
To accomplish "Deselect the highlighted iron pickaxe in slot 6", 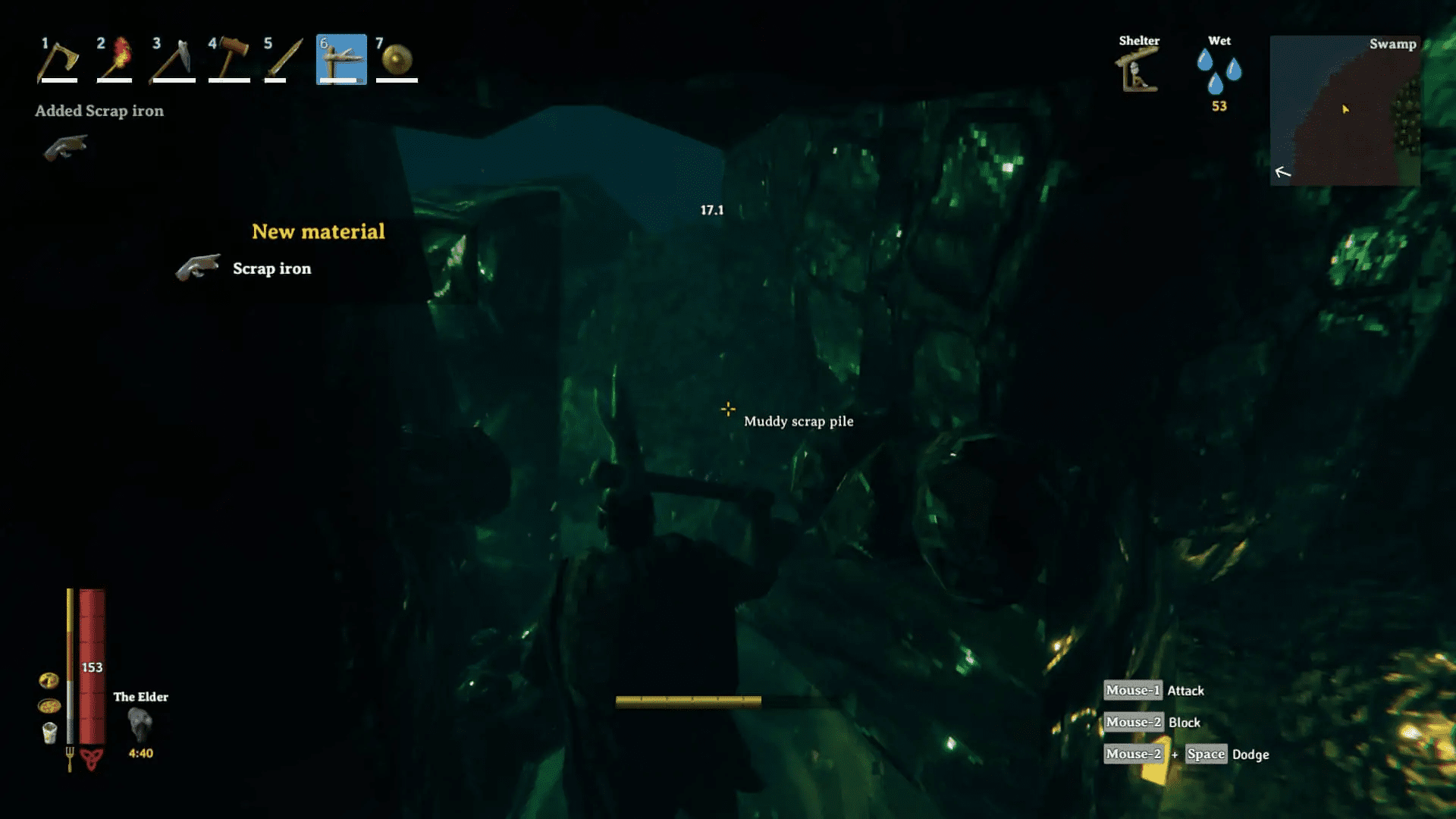I will point(340,61).
